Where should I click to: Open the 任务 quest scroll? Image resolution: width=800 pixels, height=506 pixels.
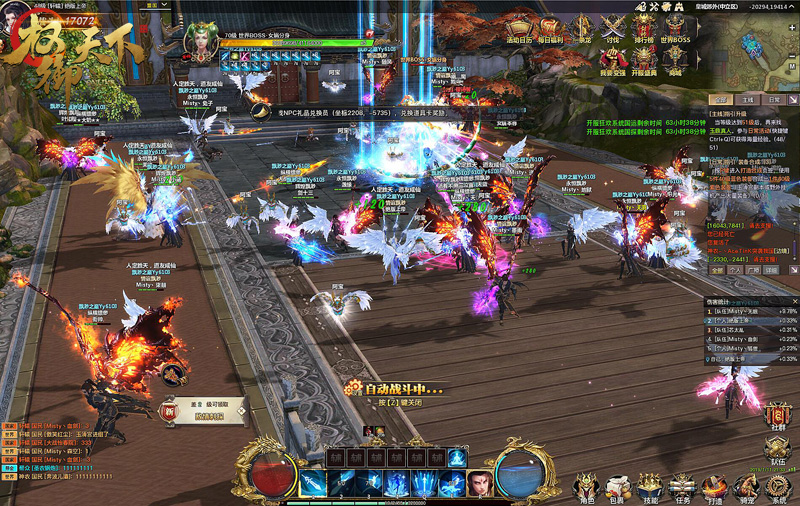(x=682, y=487)
